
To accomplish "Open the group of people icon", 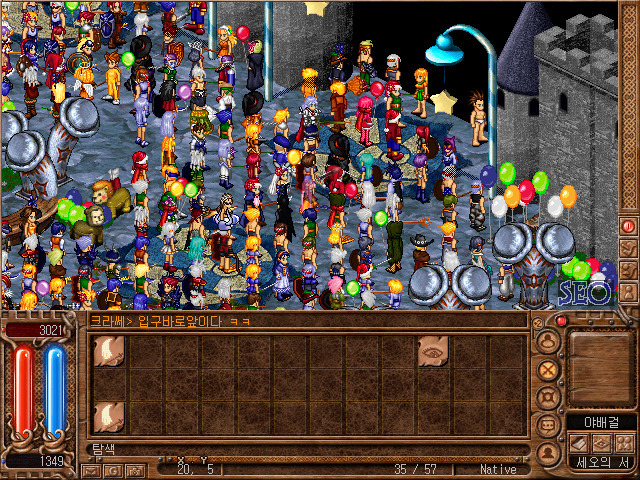I will coord(624,442).
